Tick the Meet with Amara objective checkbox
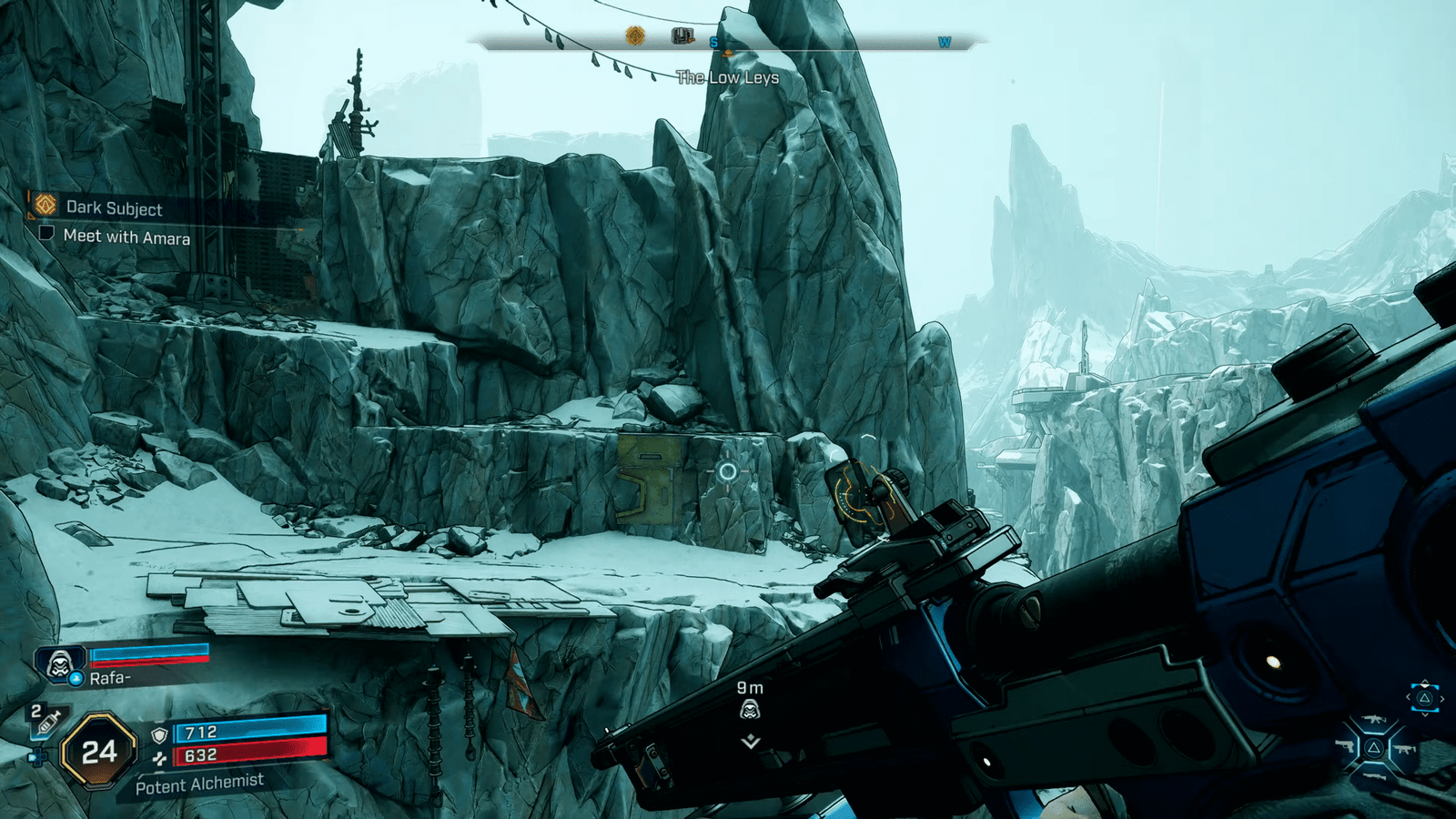 (x=46, y=233)
